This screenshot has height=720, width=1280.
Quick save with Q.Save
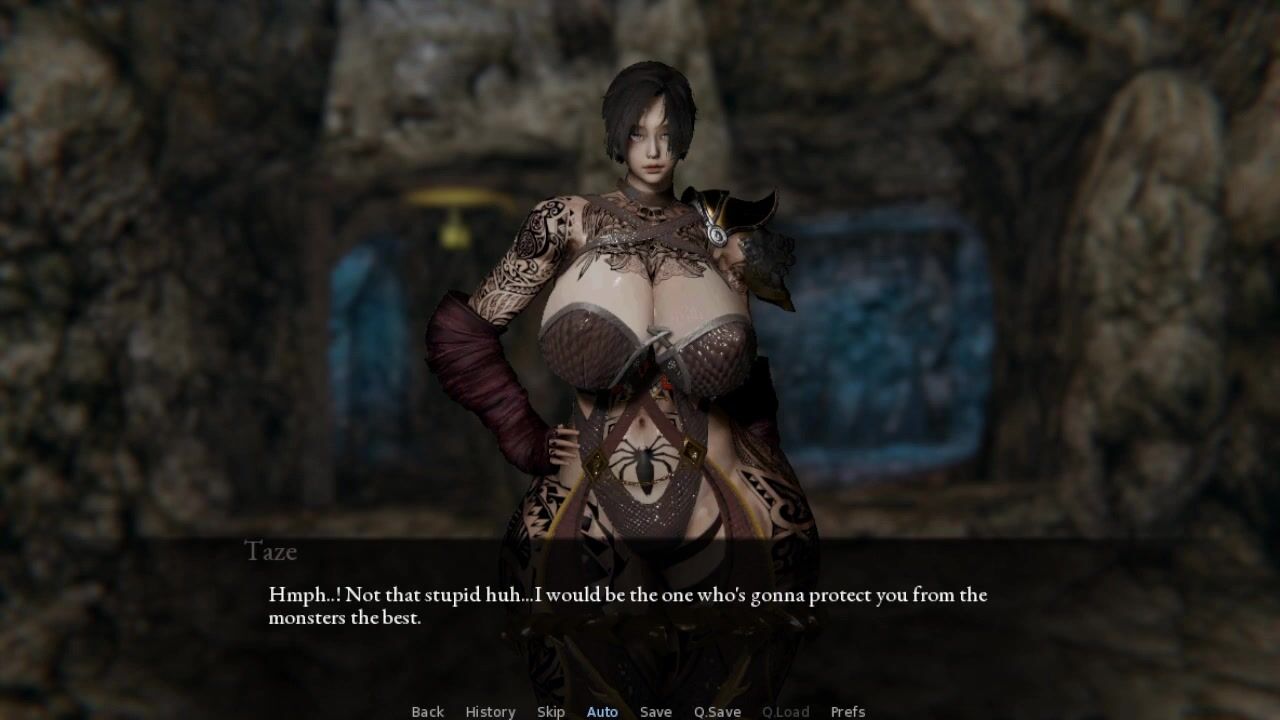[717, 711]
